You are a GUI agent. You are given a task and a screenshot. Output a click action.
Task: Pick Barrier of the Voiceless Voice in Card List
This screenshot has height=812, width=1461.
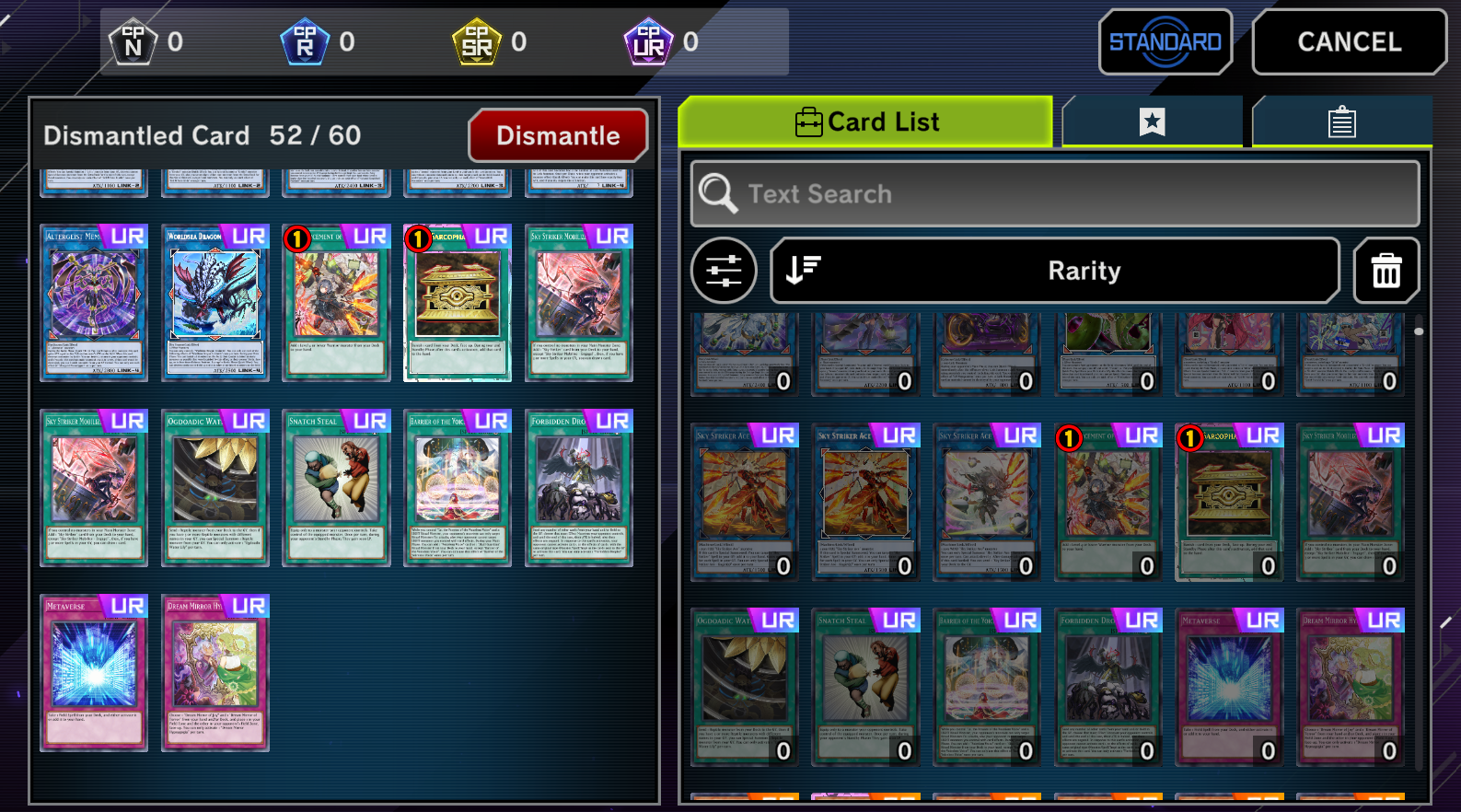[987, 687]
